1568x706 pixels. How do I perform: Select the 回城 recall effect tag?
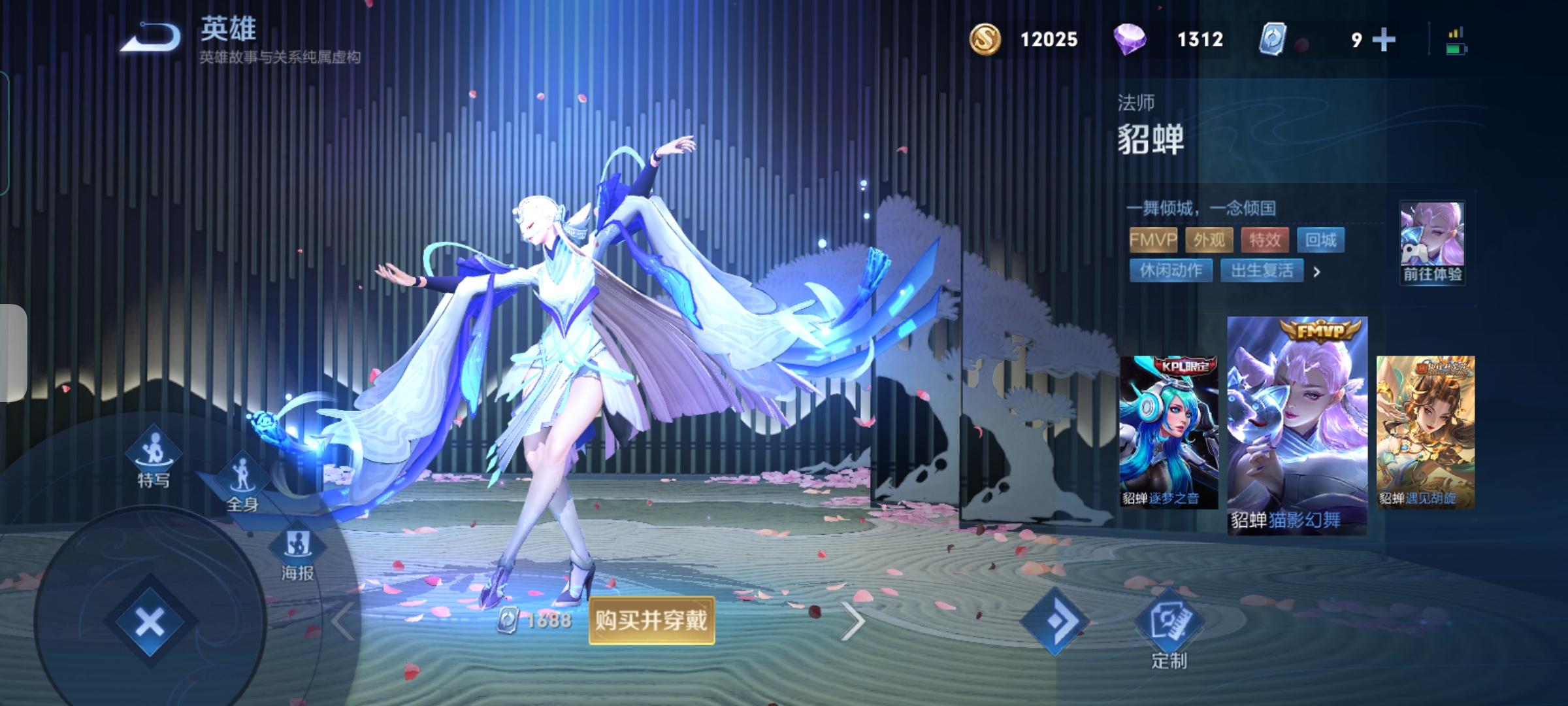coord(1320,240)
